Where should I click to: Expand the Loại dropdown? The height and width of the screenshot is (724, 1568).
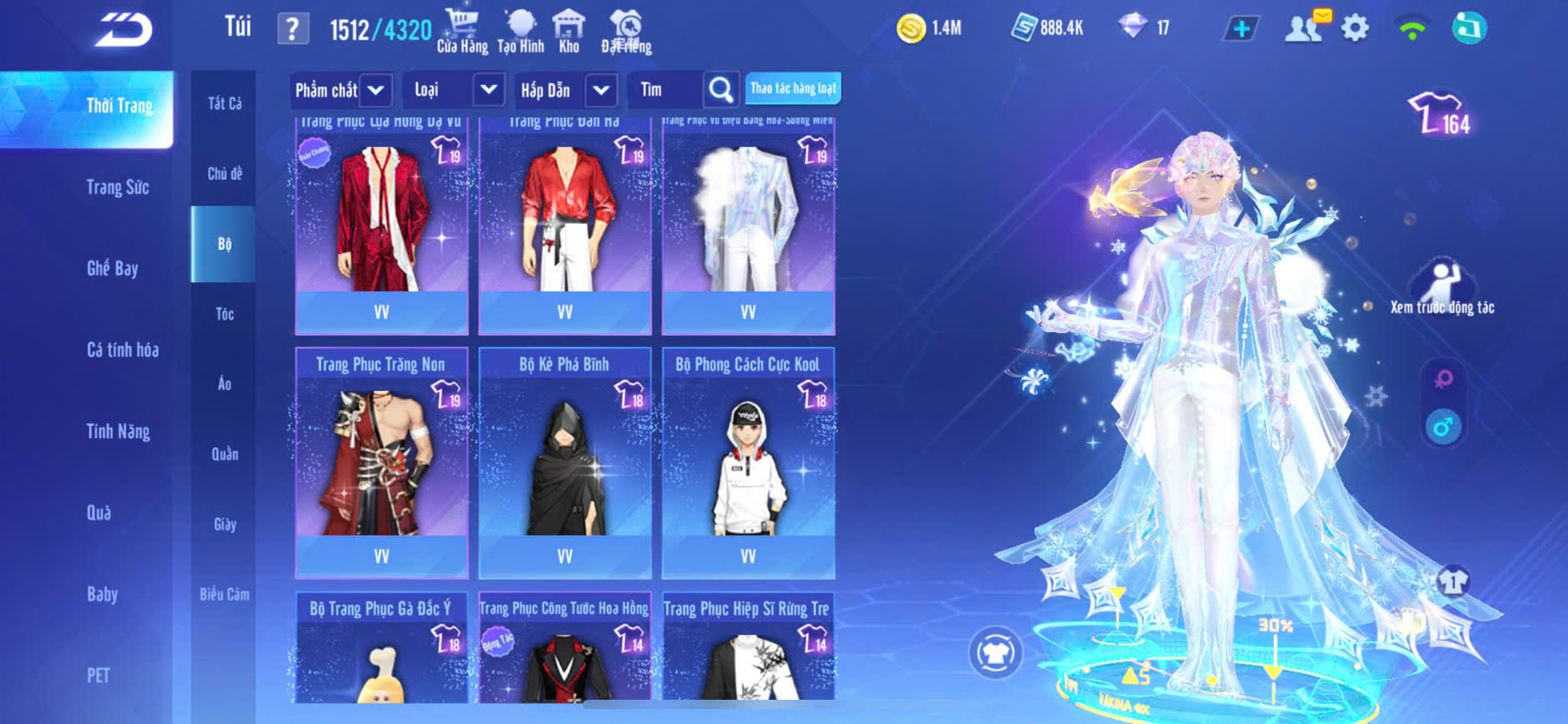pos(489,89)
